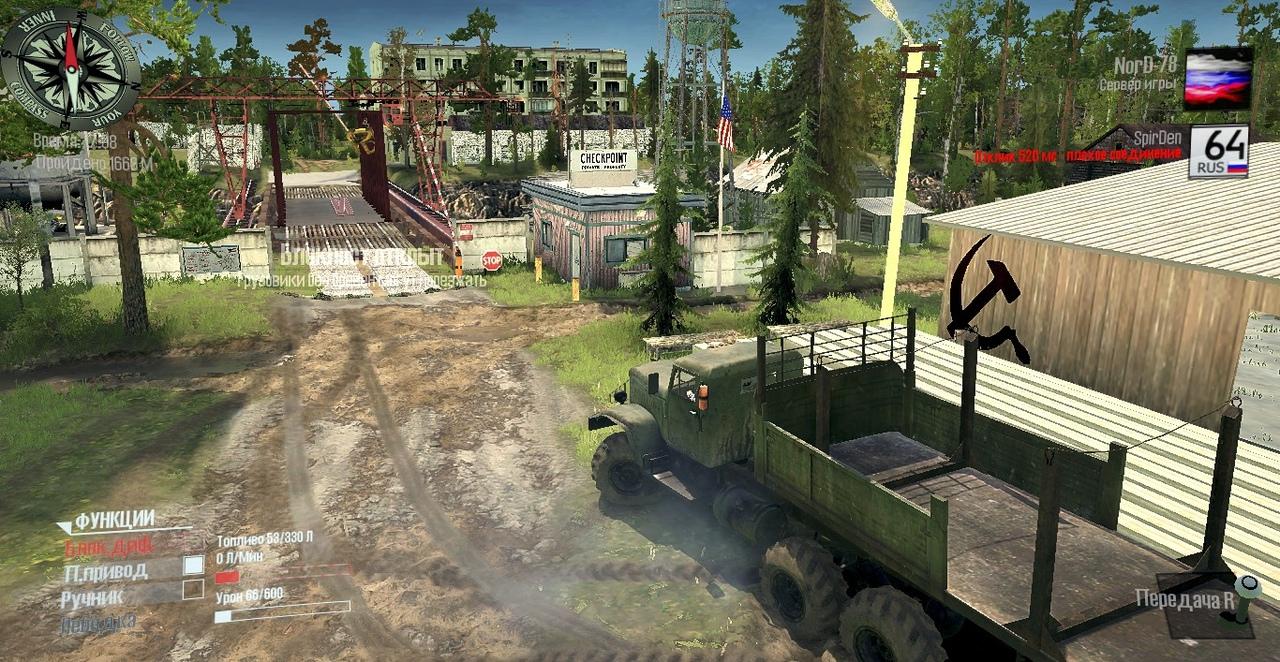Toggle the Блок.дифф differential lock

108,547
